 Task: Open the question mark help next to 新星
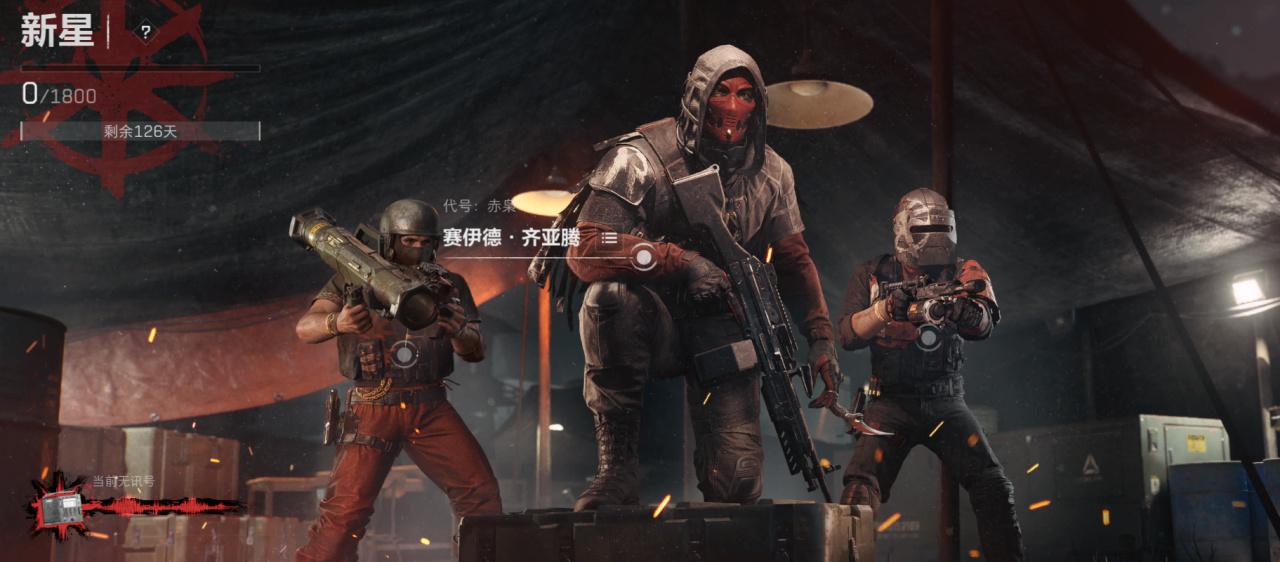point(146,32)
